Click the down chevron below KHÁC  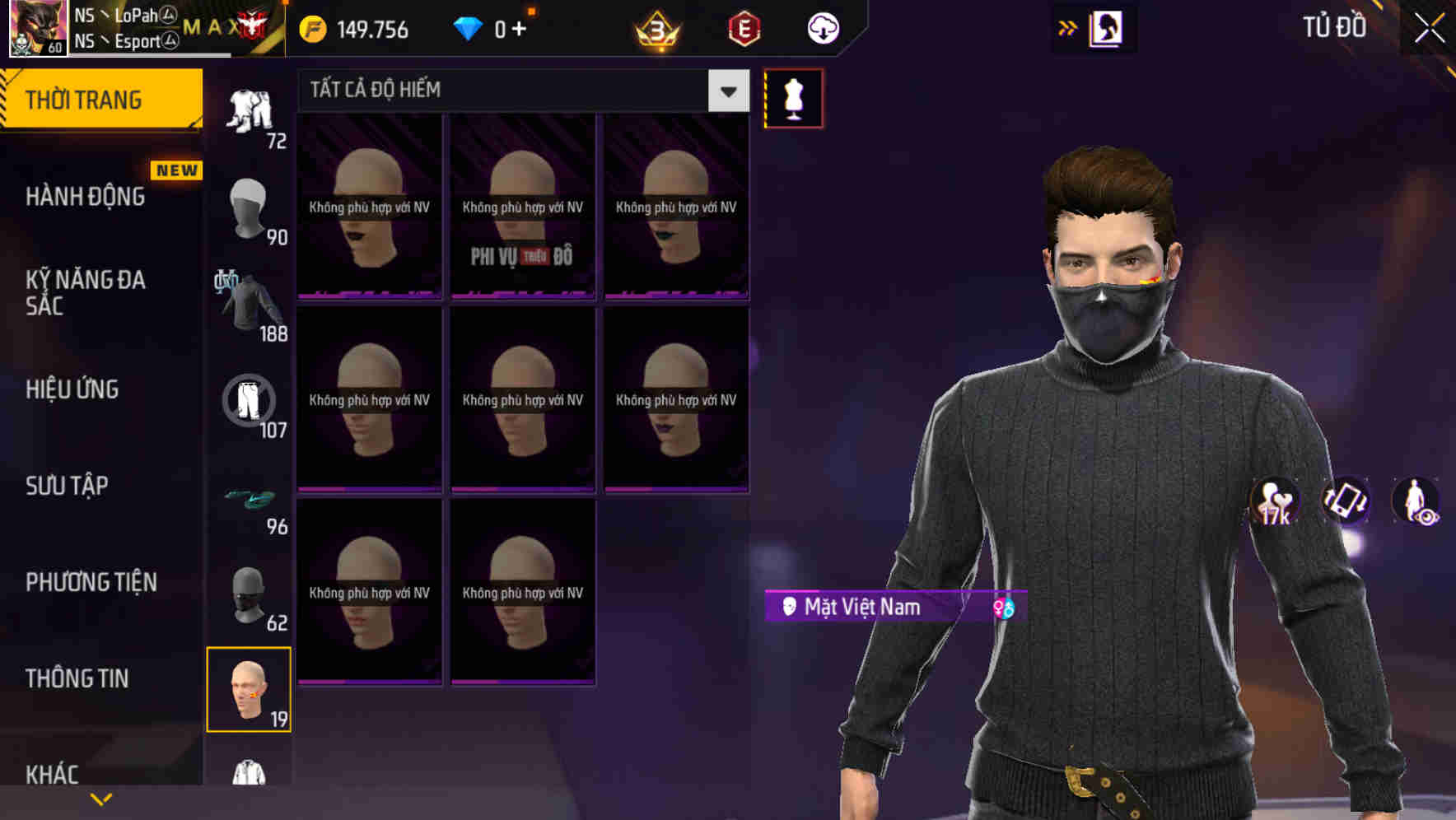coord(101,799)
